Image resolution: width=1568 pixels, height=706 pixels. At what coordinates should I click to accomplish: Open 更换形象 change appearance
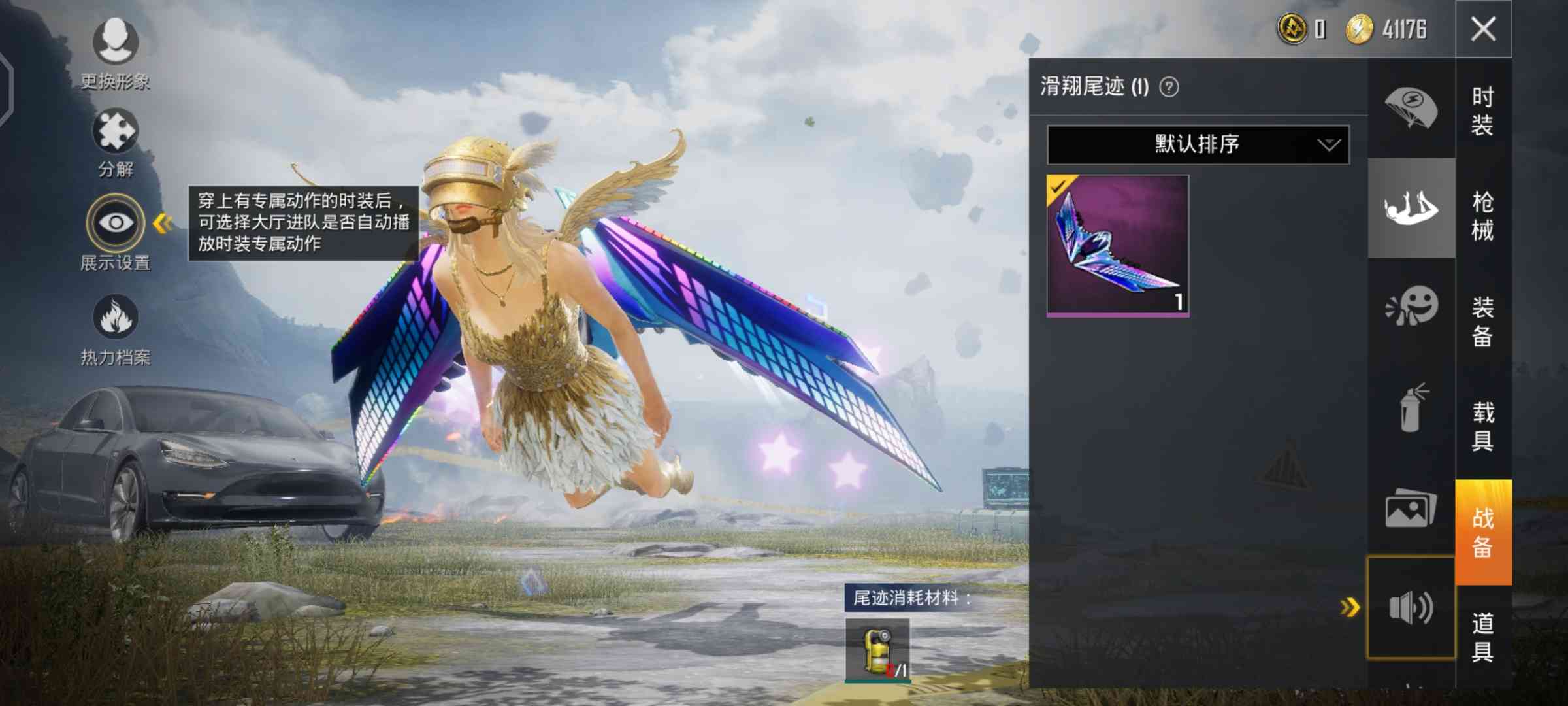tap(116, 52)
